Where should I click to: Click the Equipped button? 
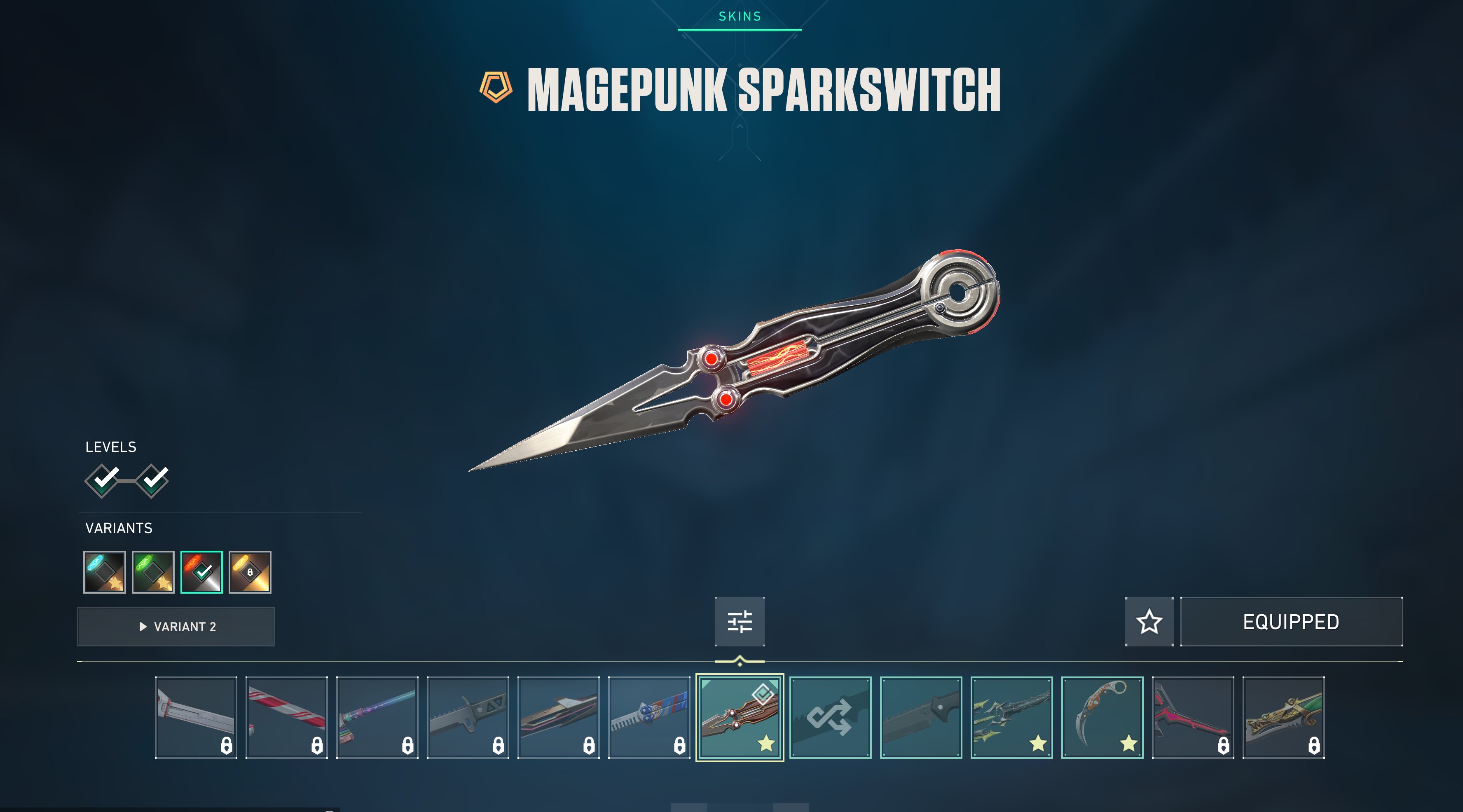point(1291,621)
